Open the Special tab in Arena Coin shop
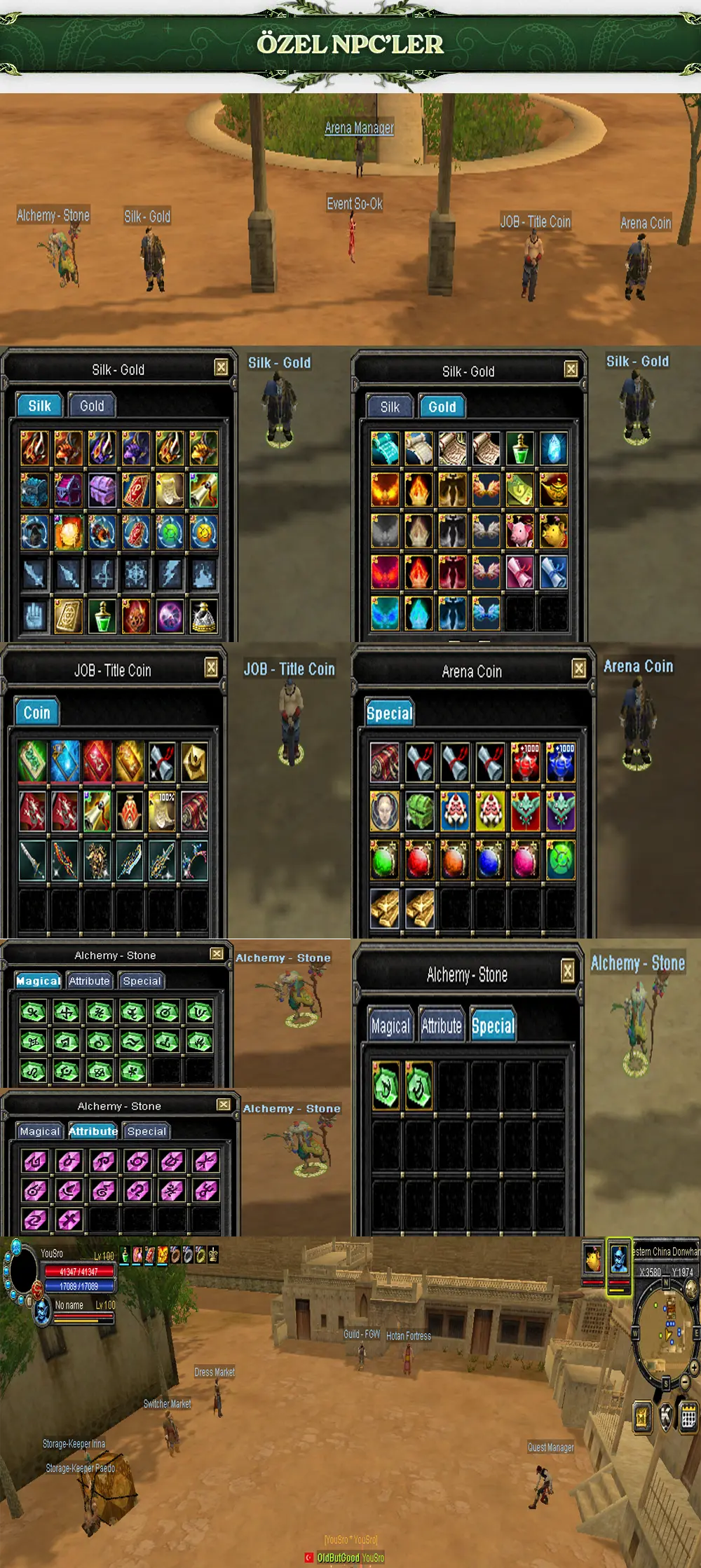This screenshot has height=1568, width=701. [389, 714]
